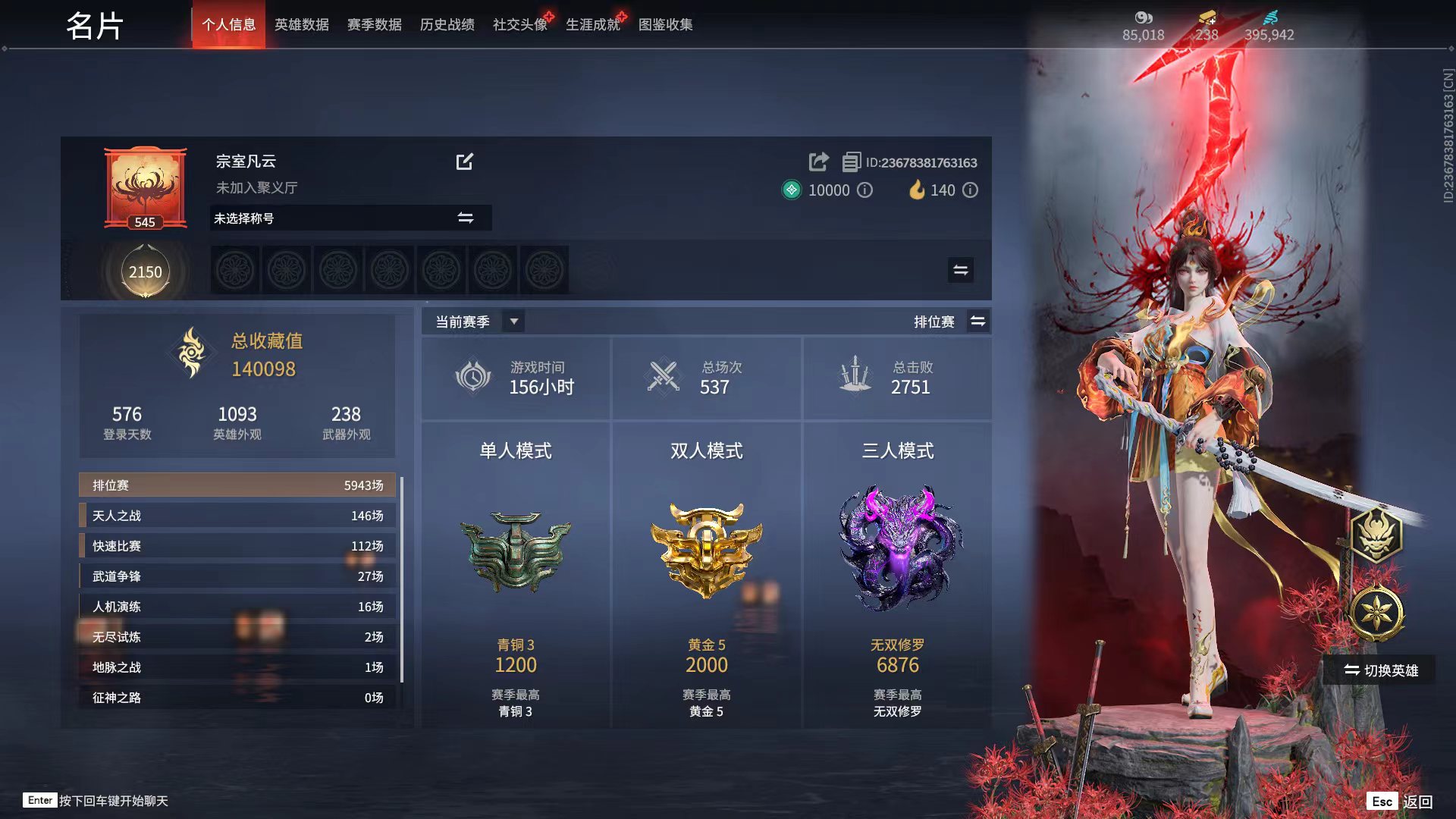Expand the 排位赛 match history entry
This screenshot has width=1456, height=819.
(x=235, y=485)
